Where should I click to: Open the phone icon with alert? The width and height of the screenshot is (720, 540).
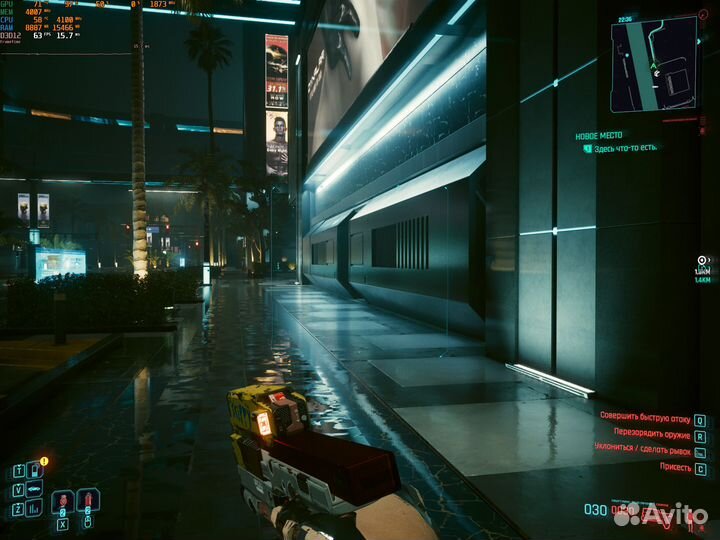point(34,470)
